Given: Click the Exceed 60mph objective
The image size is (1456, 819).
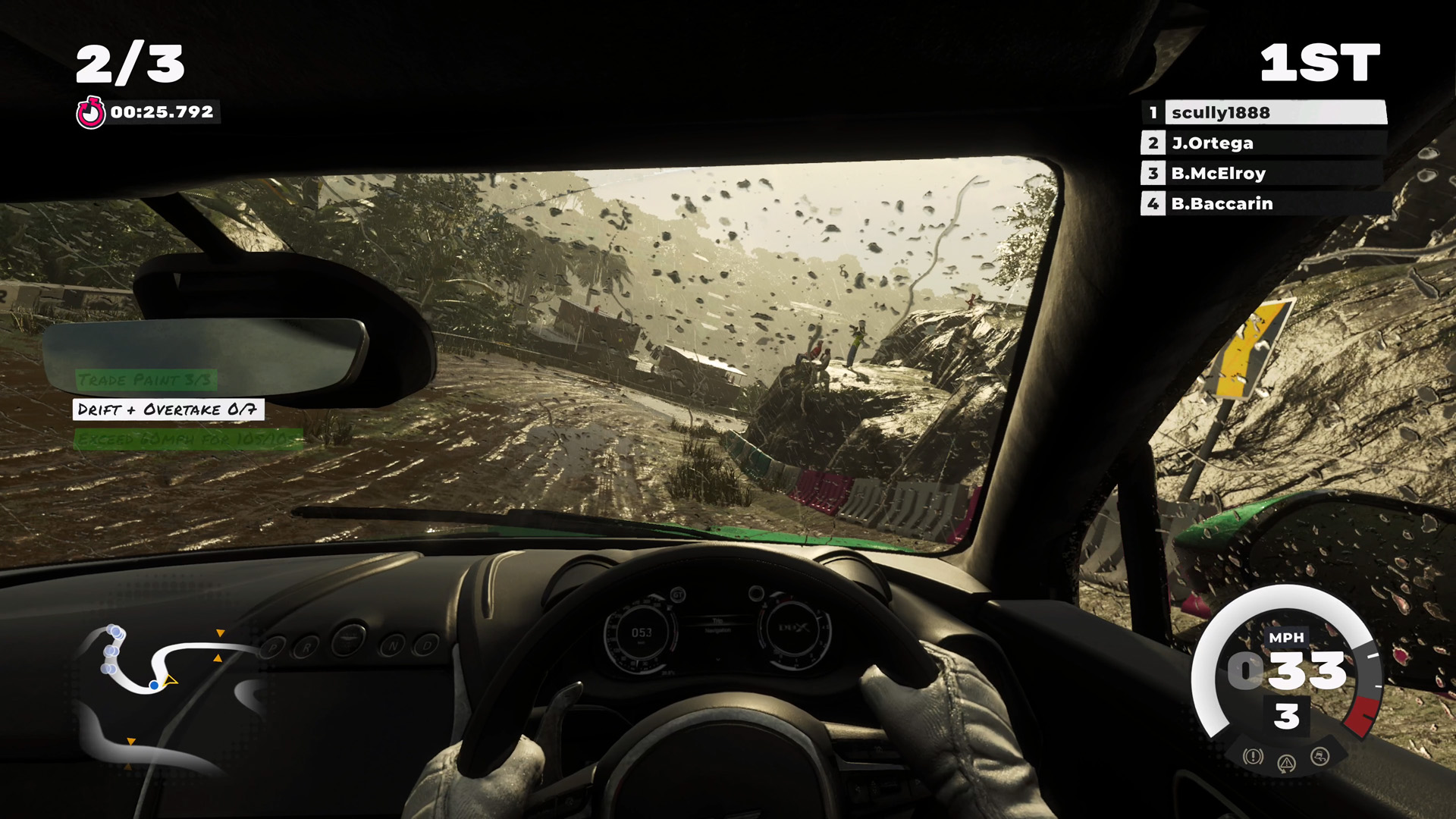Looking at the screenshot, I should (188, 439).
